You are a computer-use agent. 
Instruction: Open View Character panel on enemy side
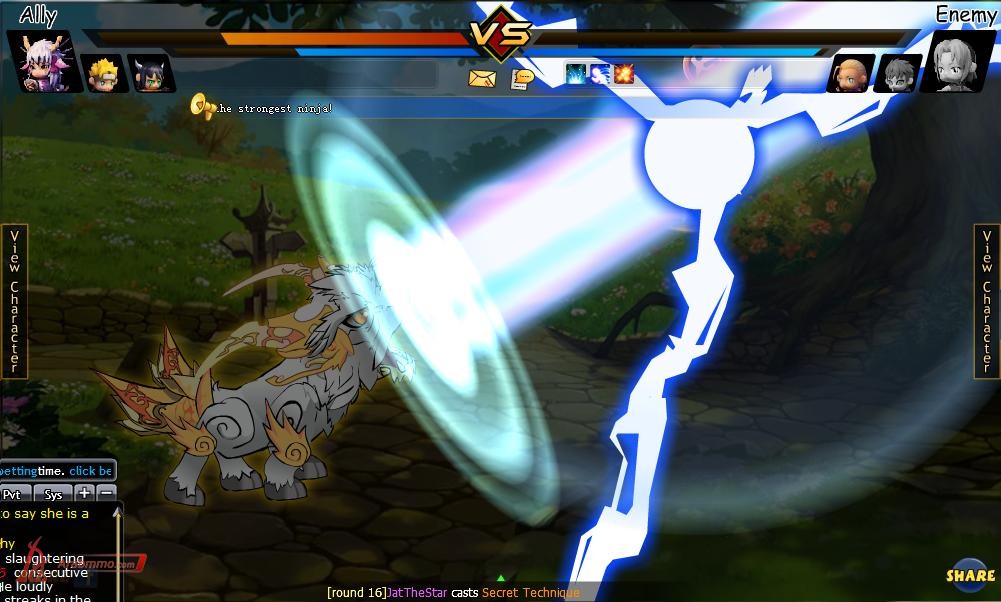click(x=987, y=301)
